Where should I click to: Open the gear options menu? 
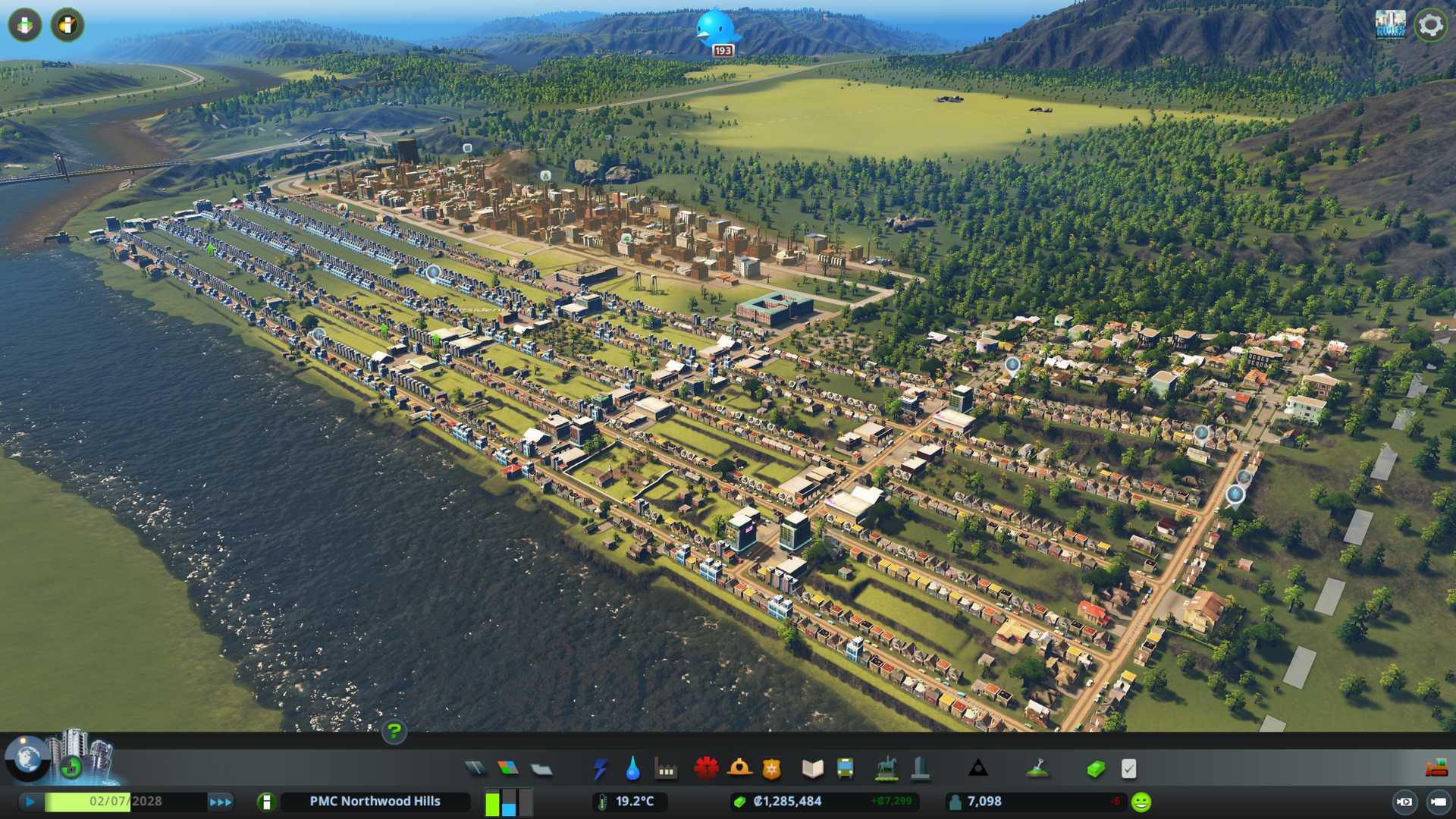[x=1430, y=25]
